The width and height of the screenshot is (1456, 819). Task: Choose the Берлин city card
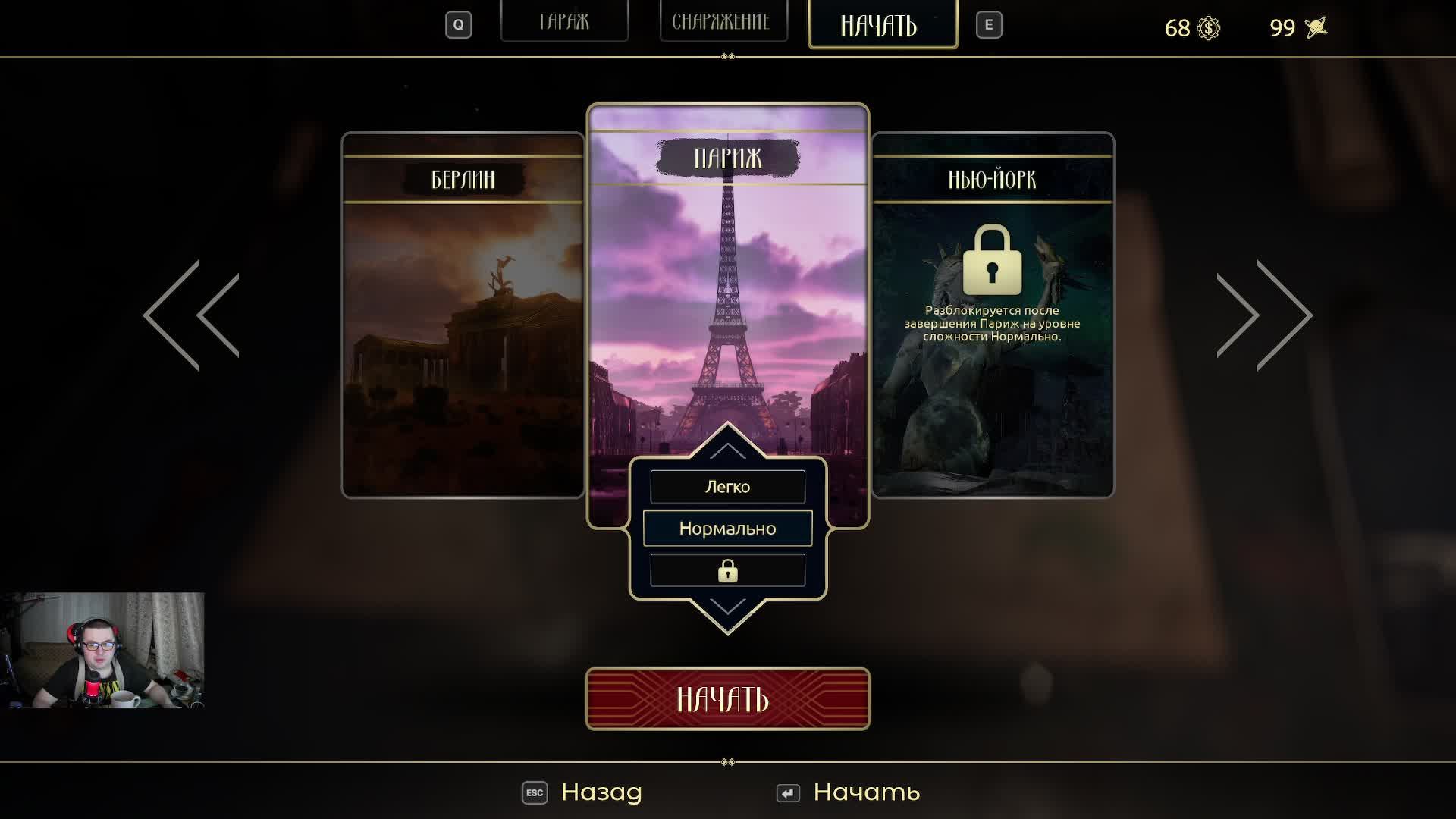coord(463,315)
